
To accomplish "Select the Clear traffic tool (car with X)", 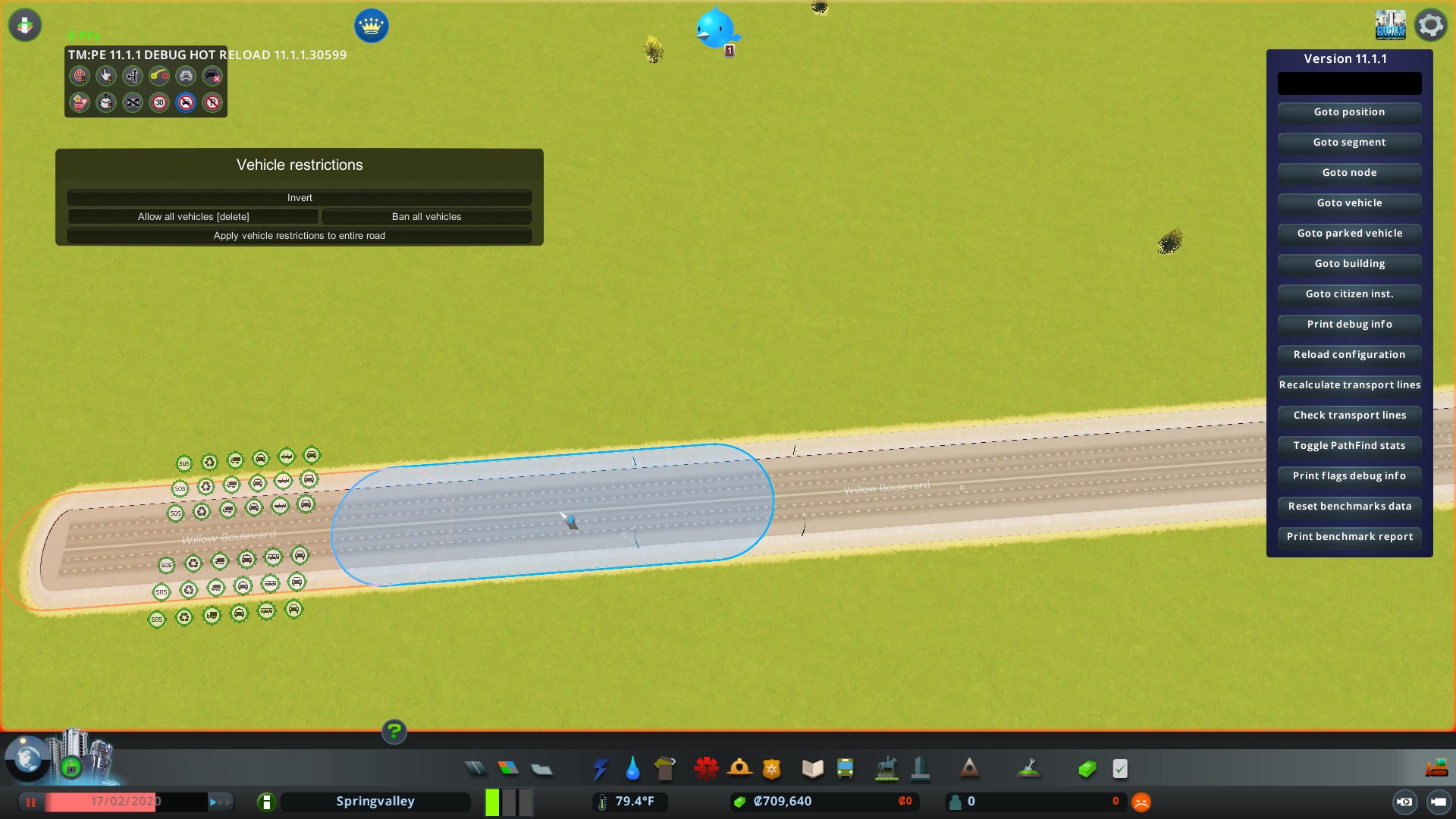I will [x=212, y=76].
